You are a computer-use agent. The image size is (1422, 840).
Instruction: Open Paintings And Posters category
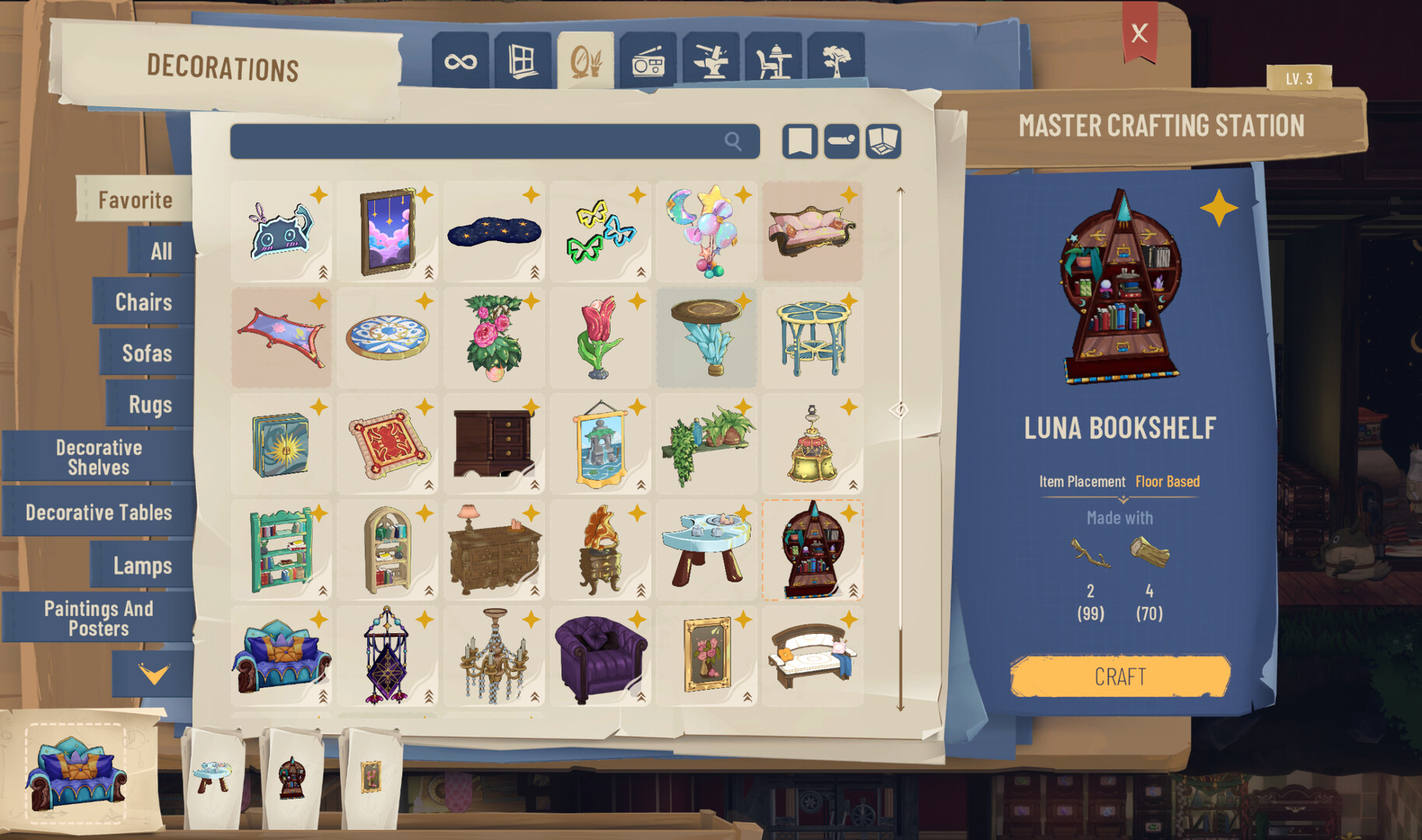[99, 618]
